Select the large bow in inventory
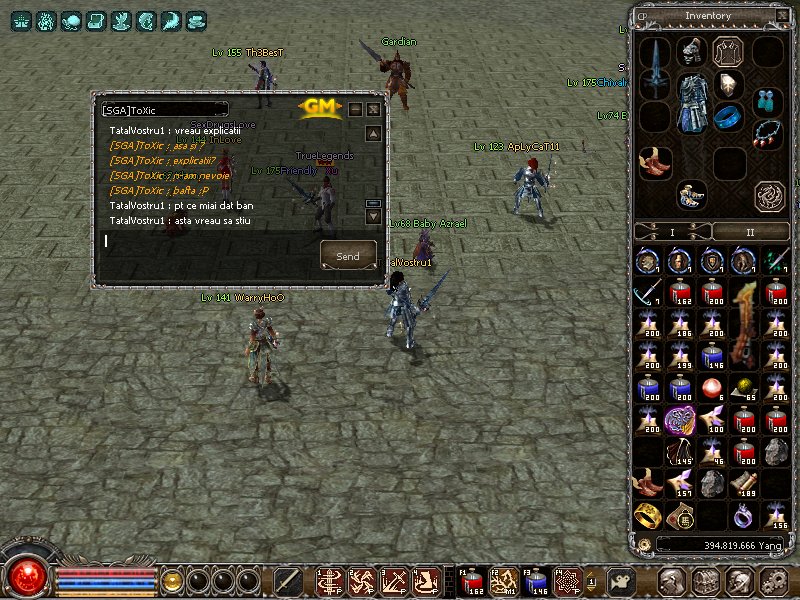Image resolution: width=800 pixels, height=600 pixels. [741, 323]
